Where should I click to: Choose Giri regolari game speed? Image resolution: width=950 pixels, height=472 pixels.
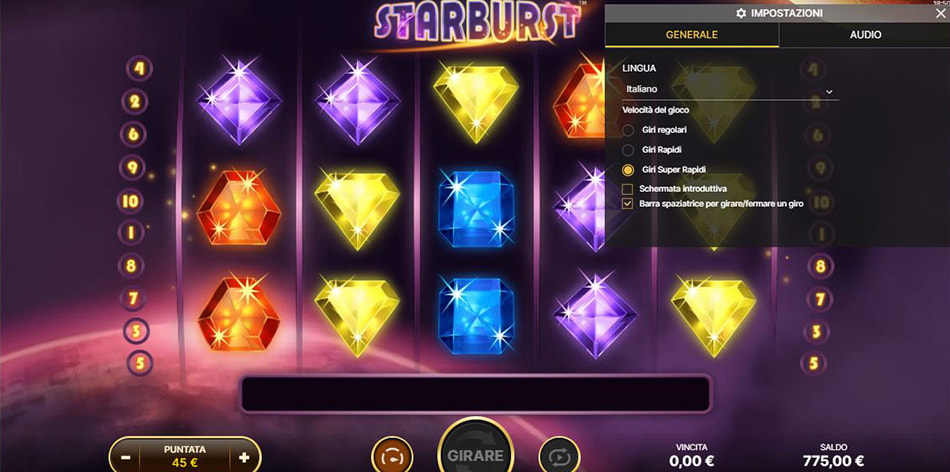628,130
